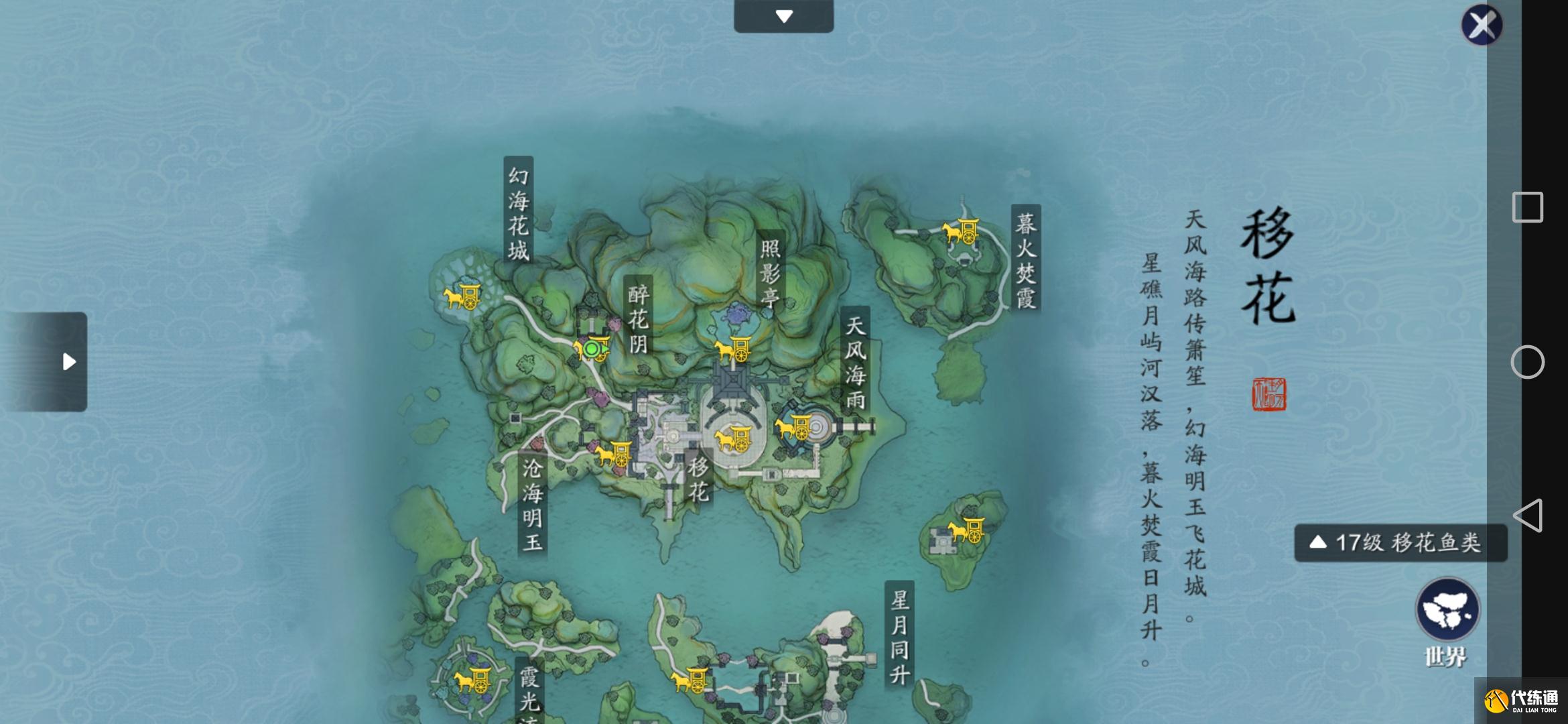The width and height of the screenshot is (1568, 724).
Task: Choose the carriage marker near 霞光 label
Action: (x=472, y=680)
